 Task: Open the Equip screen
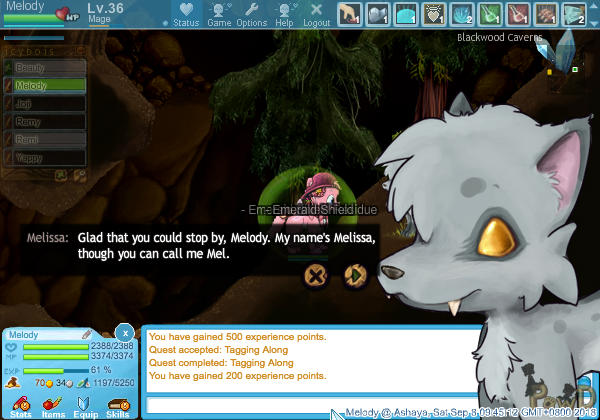tap(85, 405)
